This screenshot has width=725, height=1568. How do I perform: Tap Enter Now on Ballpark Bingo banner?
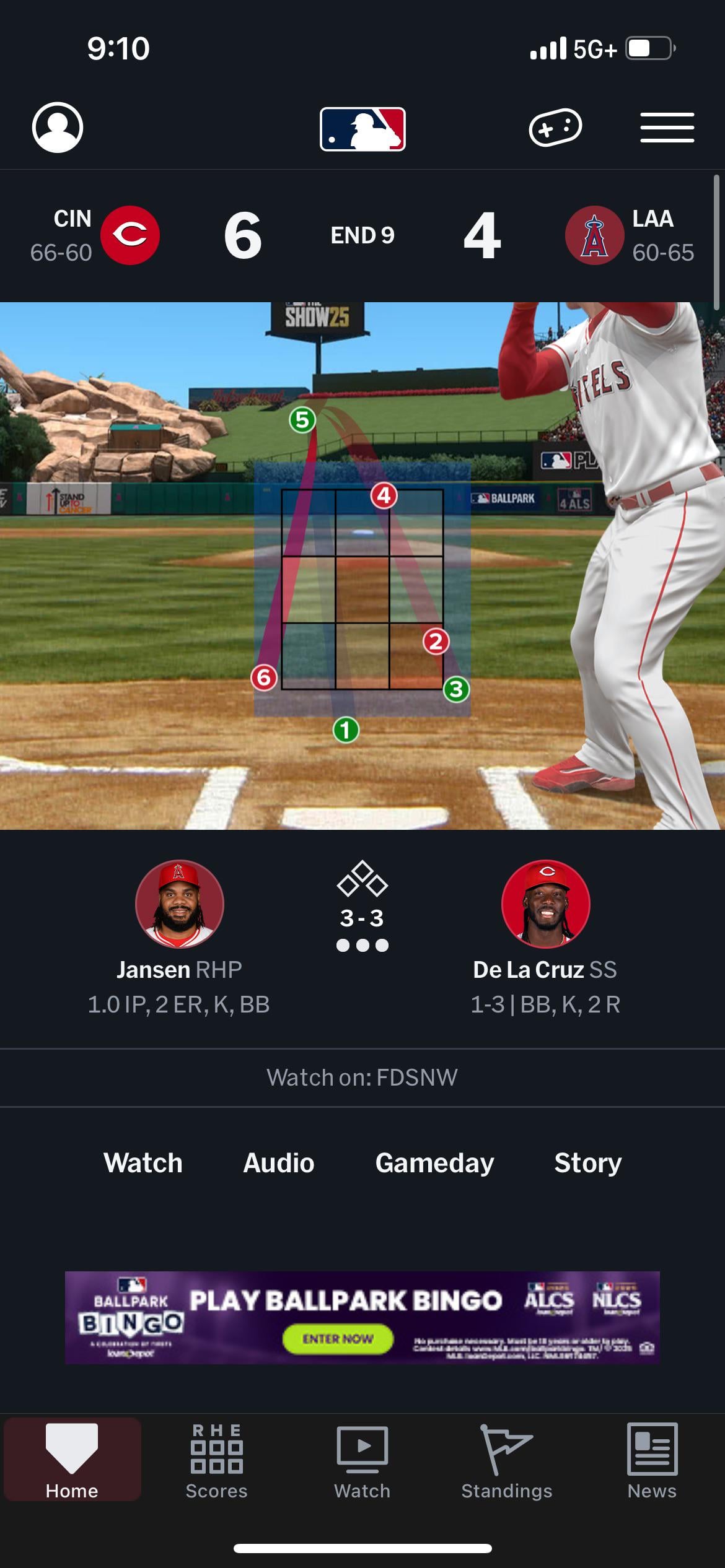click(x=338, y=1339)
